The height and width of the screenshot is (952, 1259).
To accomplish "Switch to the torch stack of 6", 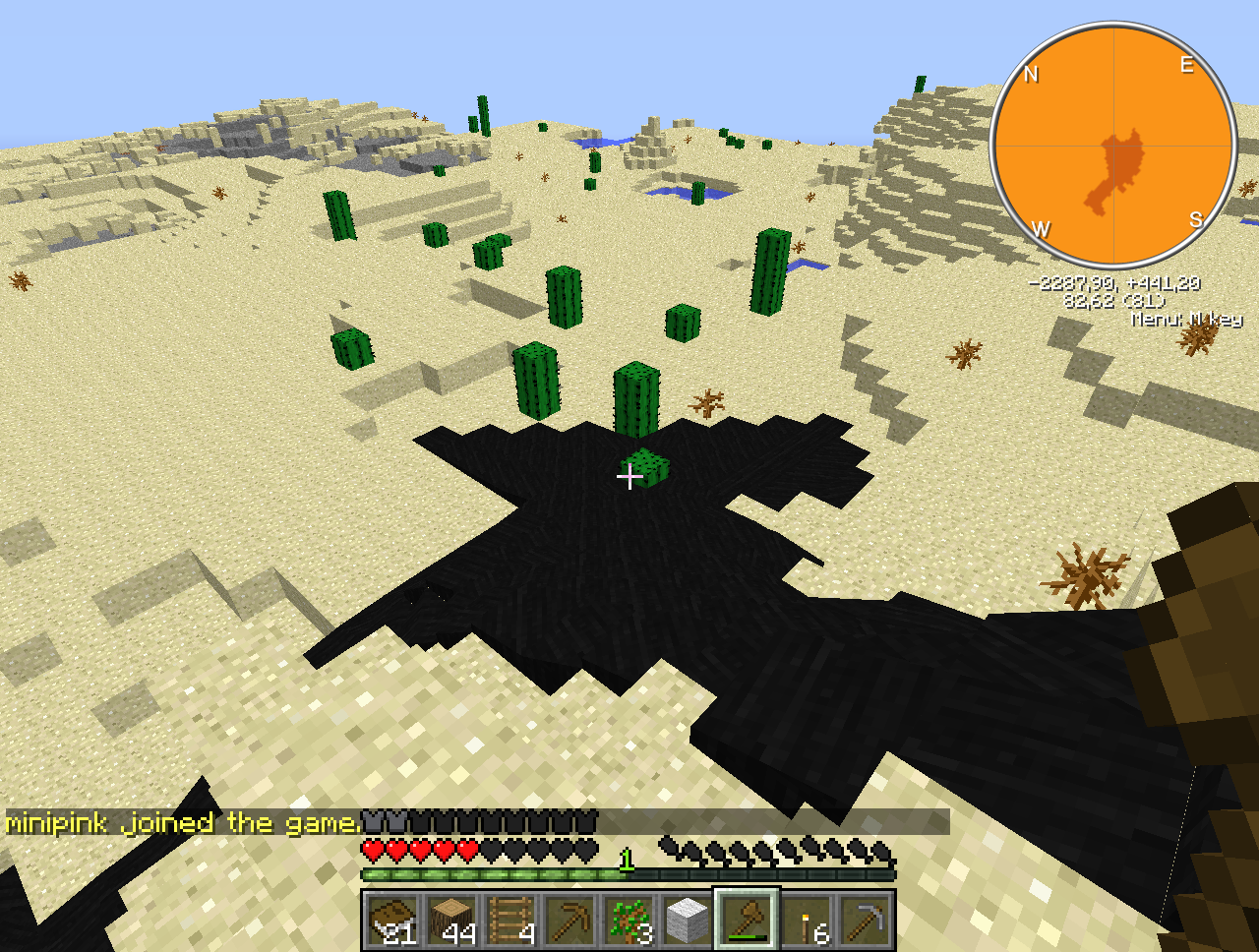I will pos(807,921).
